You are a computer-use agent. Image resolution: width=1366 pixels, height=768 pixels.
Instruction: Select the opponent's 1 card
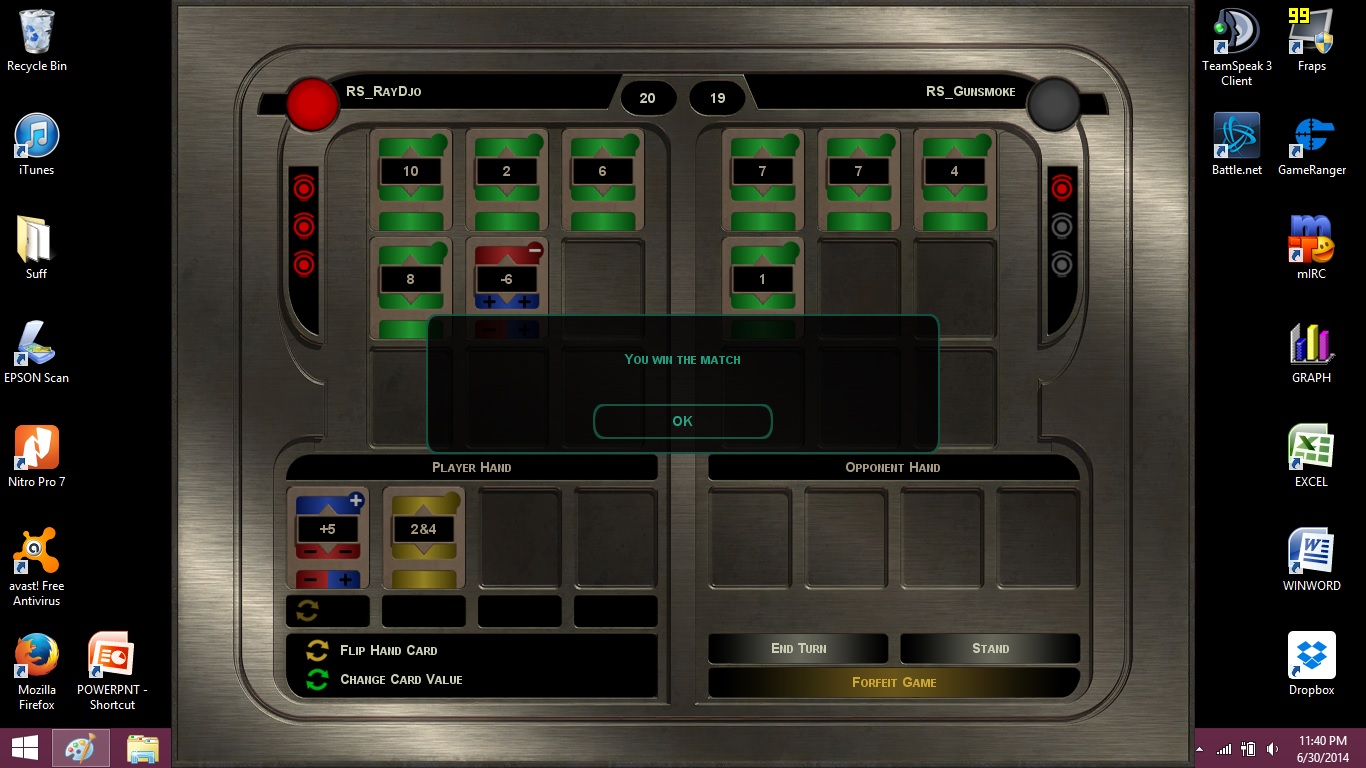point(762,286)
